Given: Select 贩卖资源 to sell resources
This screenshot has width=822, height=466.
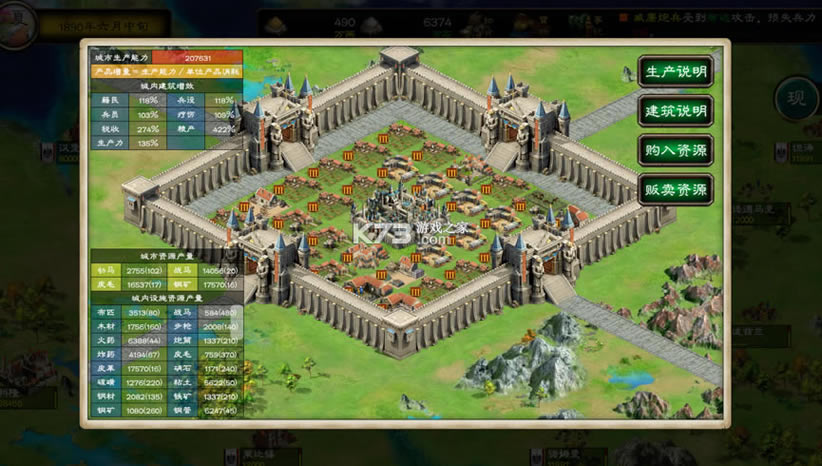Looking at the screenshot, I should [675, 189].
